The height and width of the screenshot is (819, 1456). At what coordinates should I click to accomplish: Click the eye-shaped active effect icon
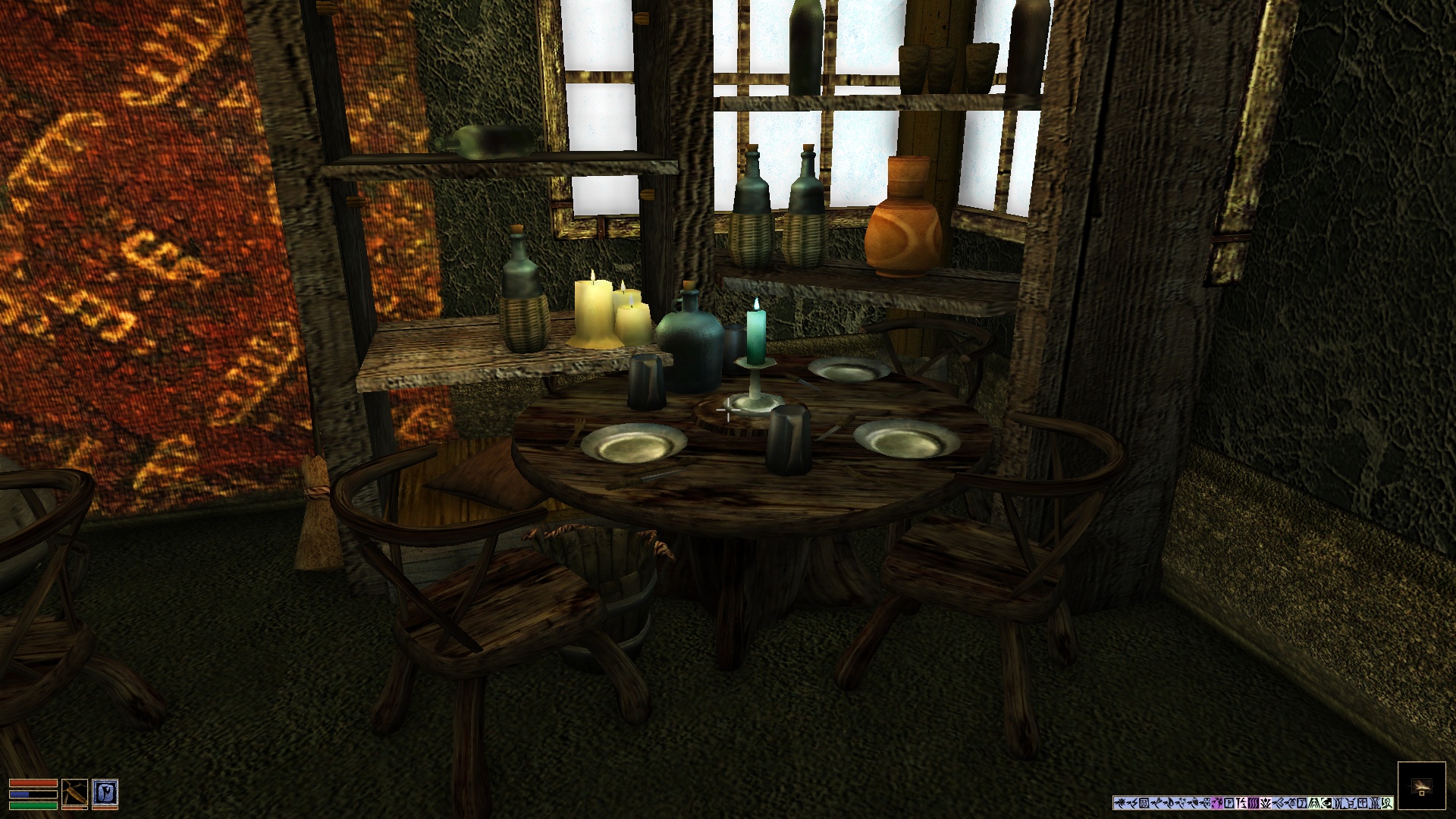[x=1326, y=803]
